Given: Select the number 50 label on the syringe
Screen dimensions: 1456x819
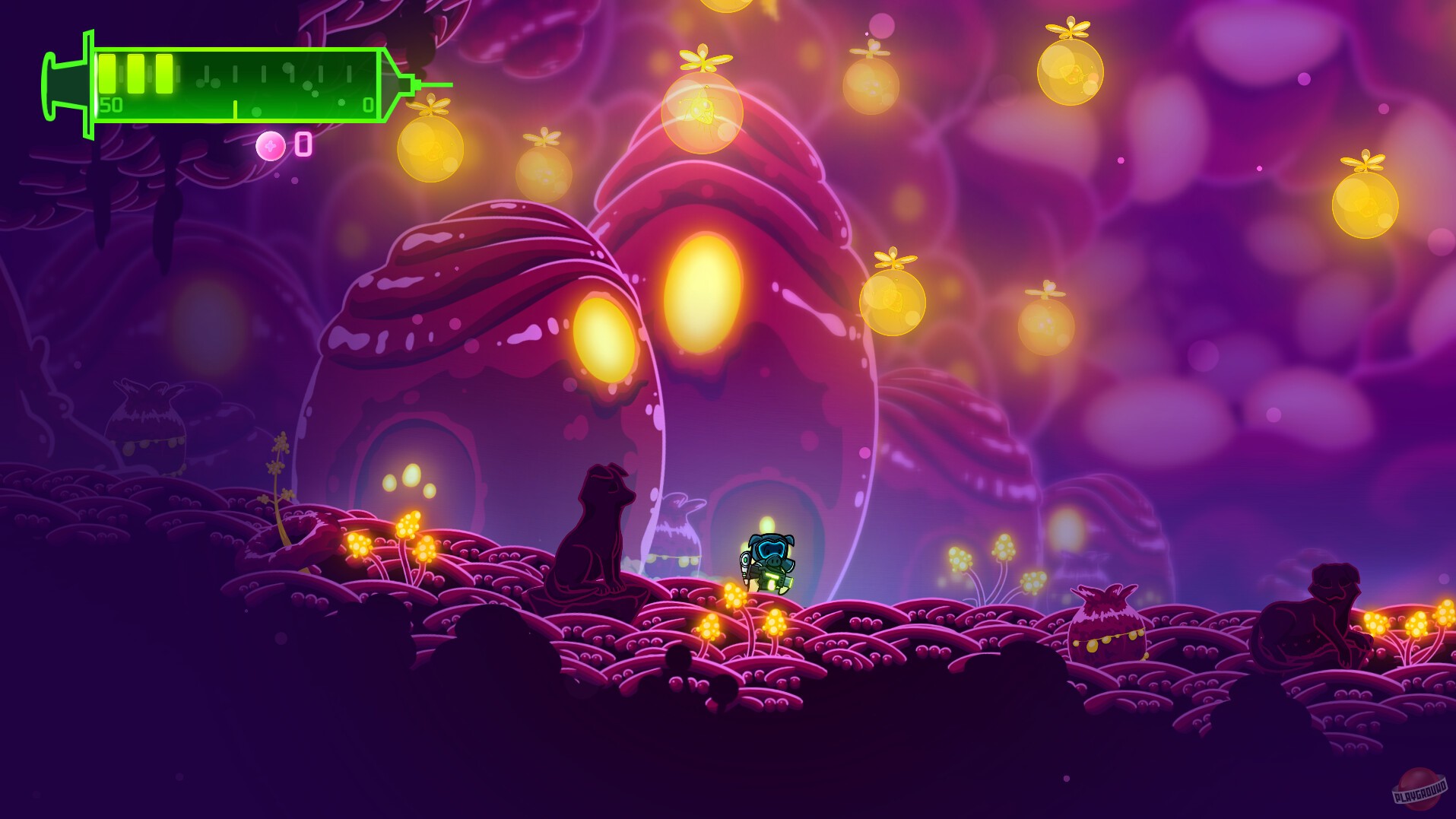Looking at the screenshot, I should tap(111, 106).
